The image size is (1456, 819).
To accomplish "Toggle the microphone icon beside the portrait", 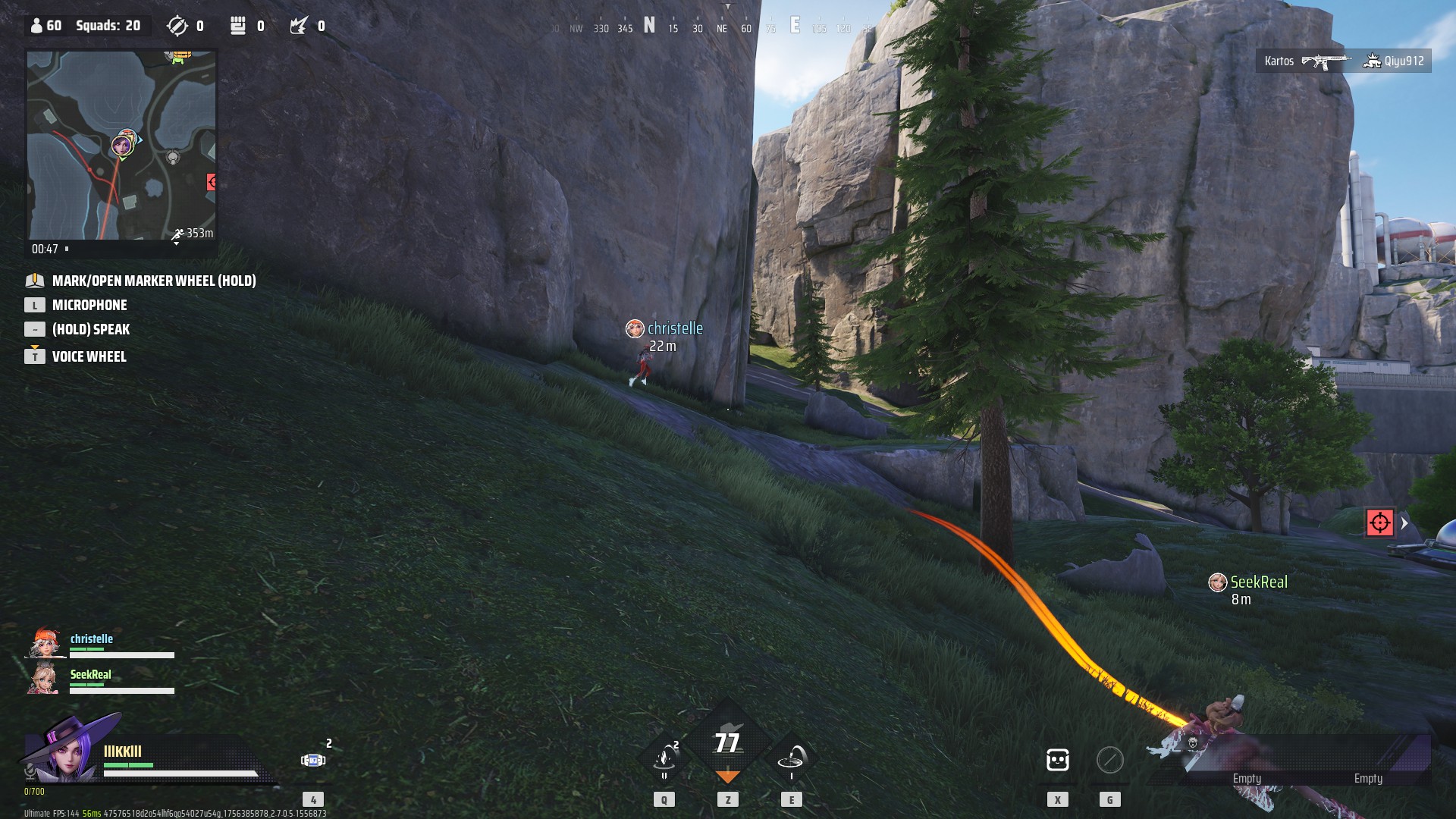I will click(30, 771).
